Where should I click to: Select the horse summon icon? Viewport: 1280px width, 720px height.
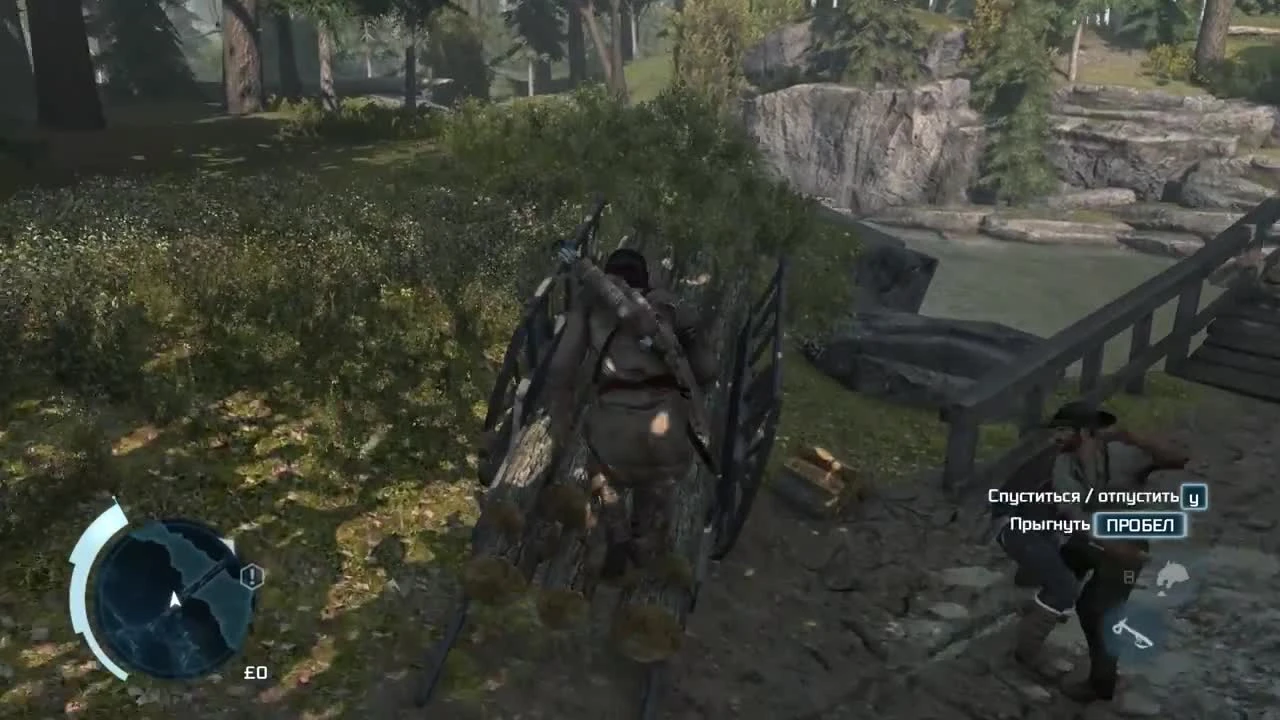tap(1172, 578)
